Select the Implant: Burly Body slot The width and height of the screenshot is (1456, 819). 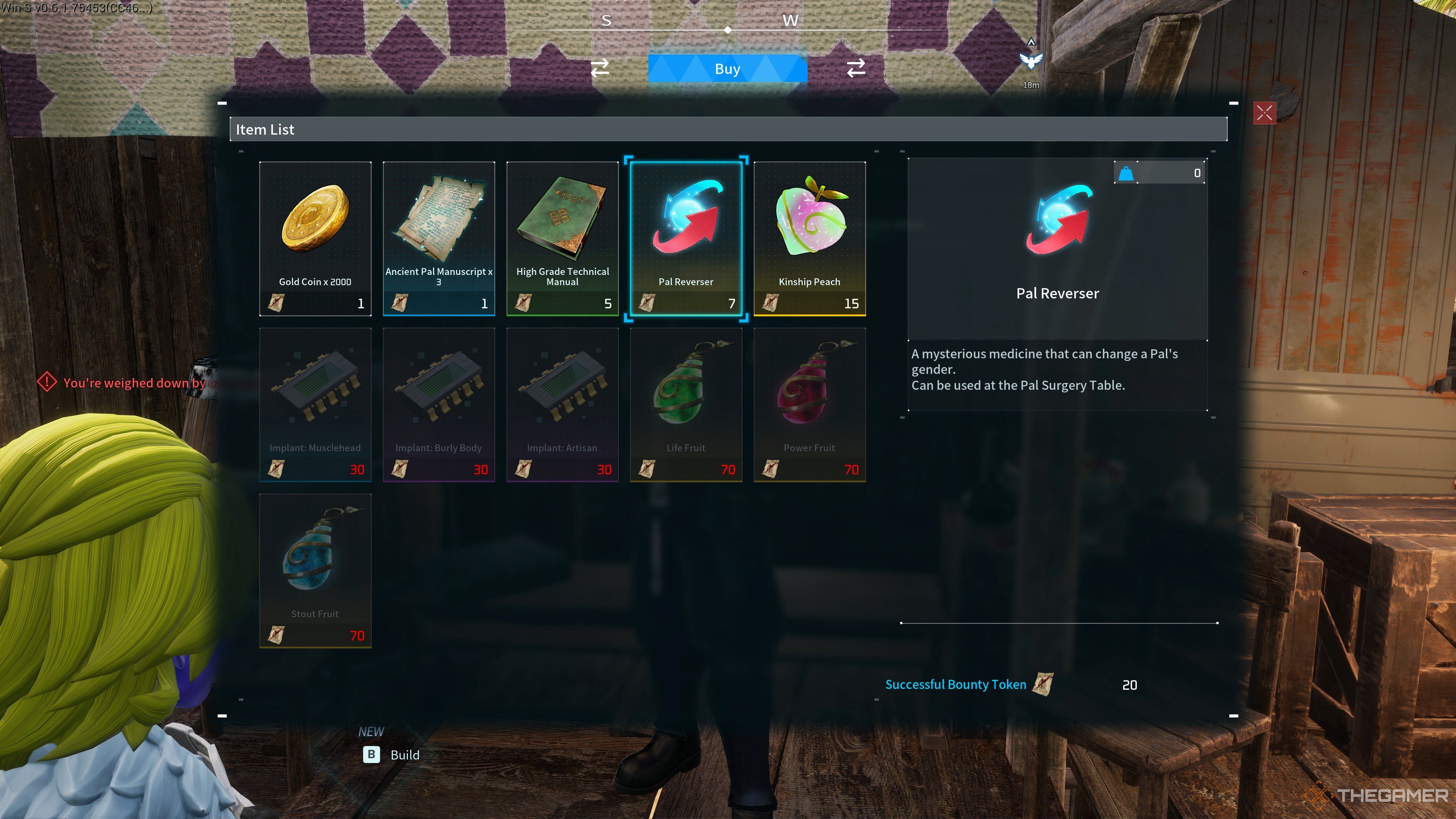point(439,404)
